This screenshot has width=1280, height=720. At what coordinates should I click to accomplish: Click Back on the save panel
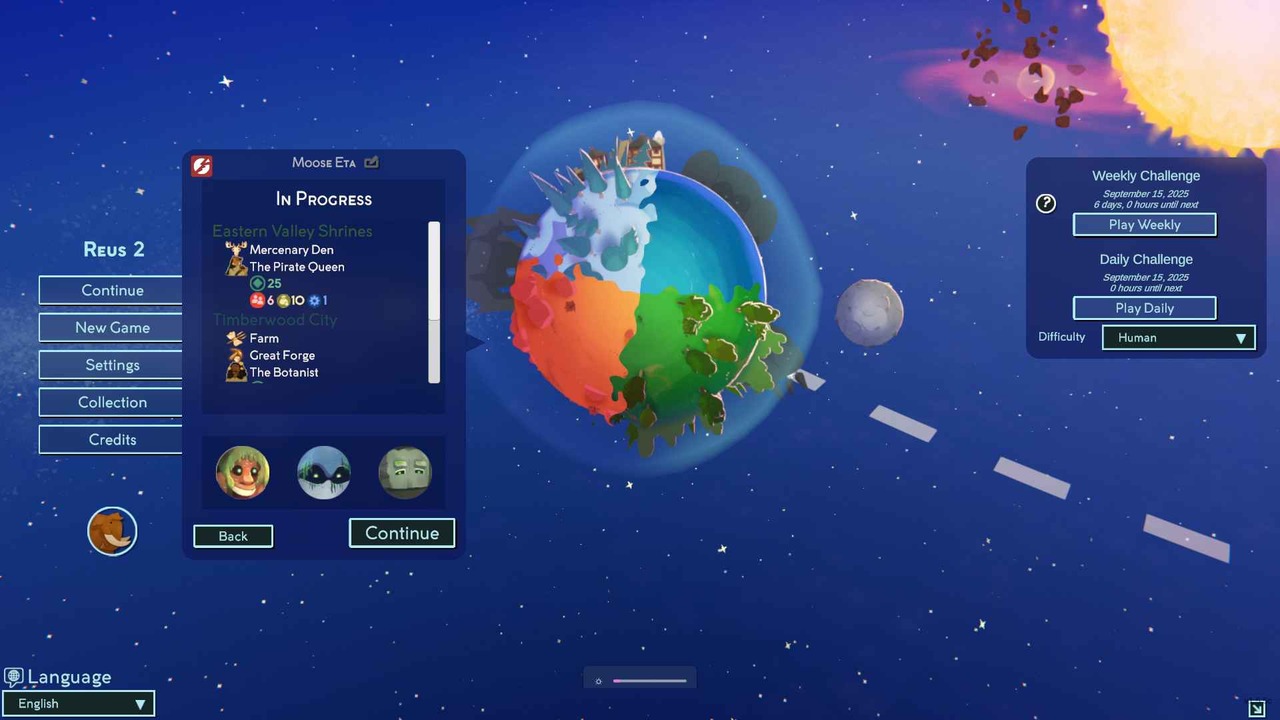232,536
